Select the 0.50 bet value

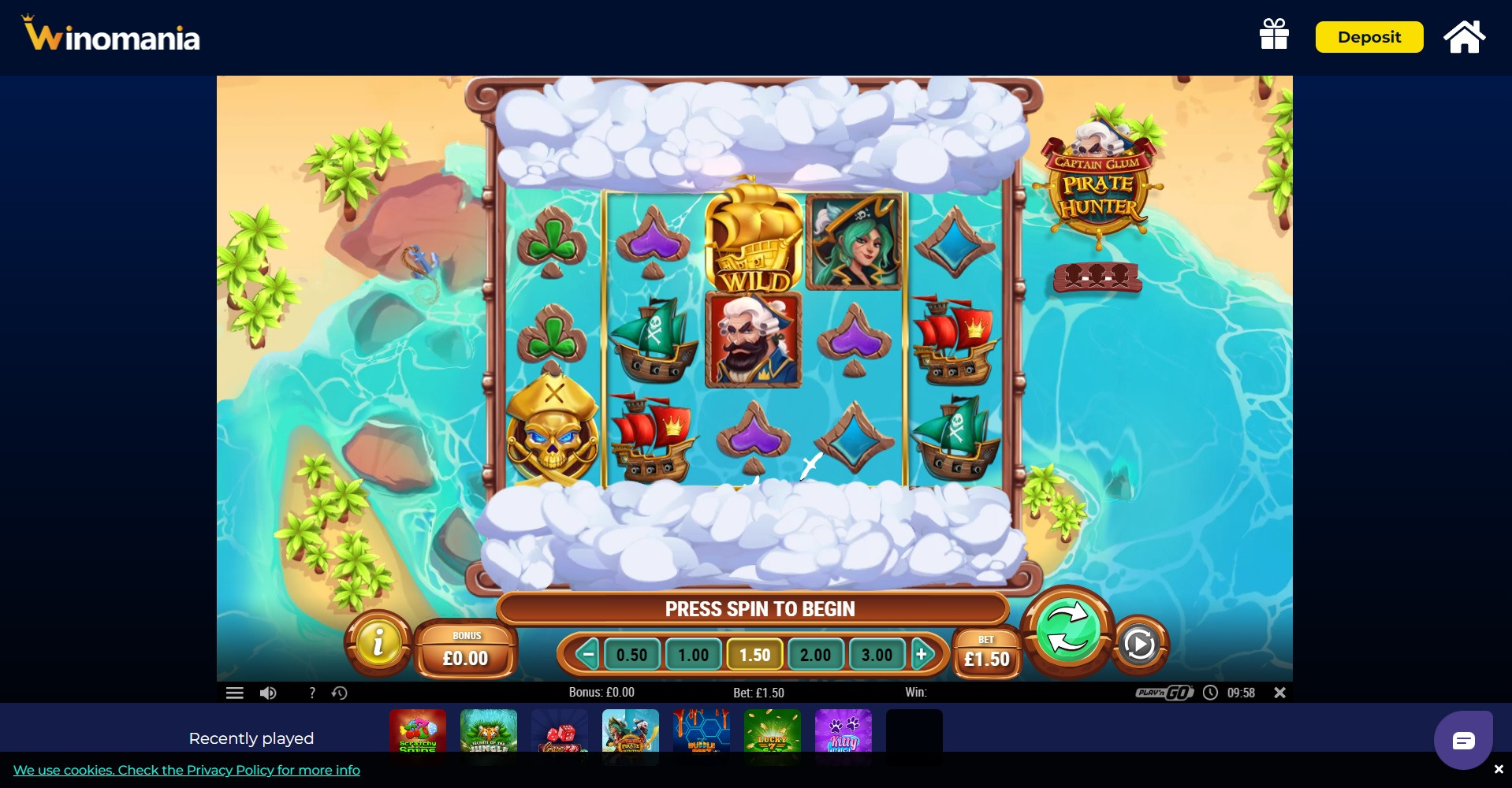click(x=631, y=654)
